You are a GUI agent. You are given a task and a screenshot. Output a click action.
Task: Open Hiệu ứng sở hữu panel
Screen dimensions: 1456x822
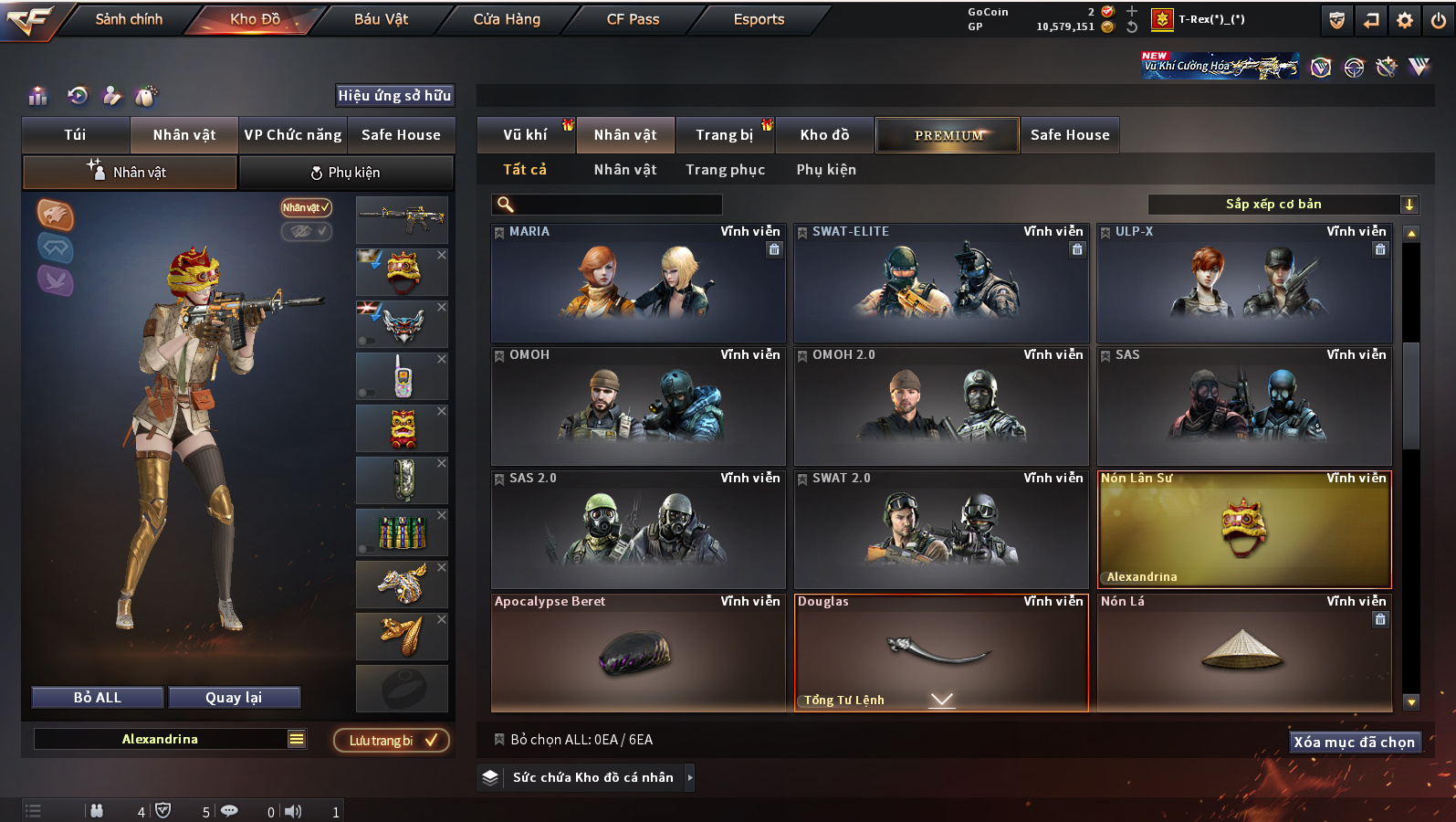[x=394, y=96]
